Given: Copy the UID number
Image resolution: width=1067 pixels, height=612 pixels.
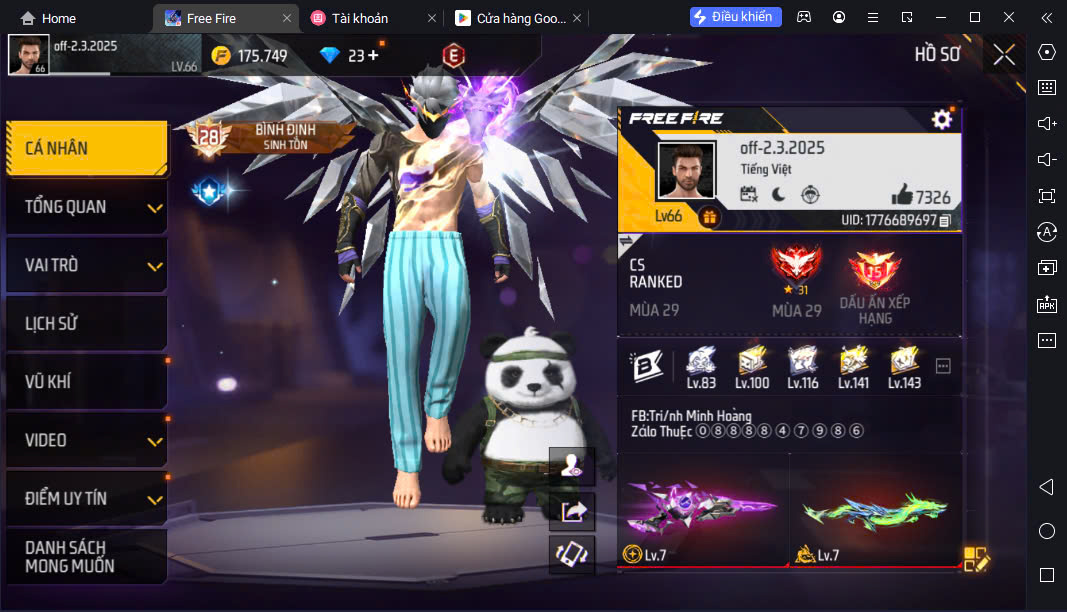Looking at the screenshot, I should click(945, 220).
